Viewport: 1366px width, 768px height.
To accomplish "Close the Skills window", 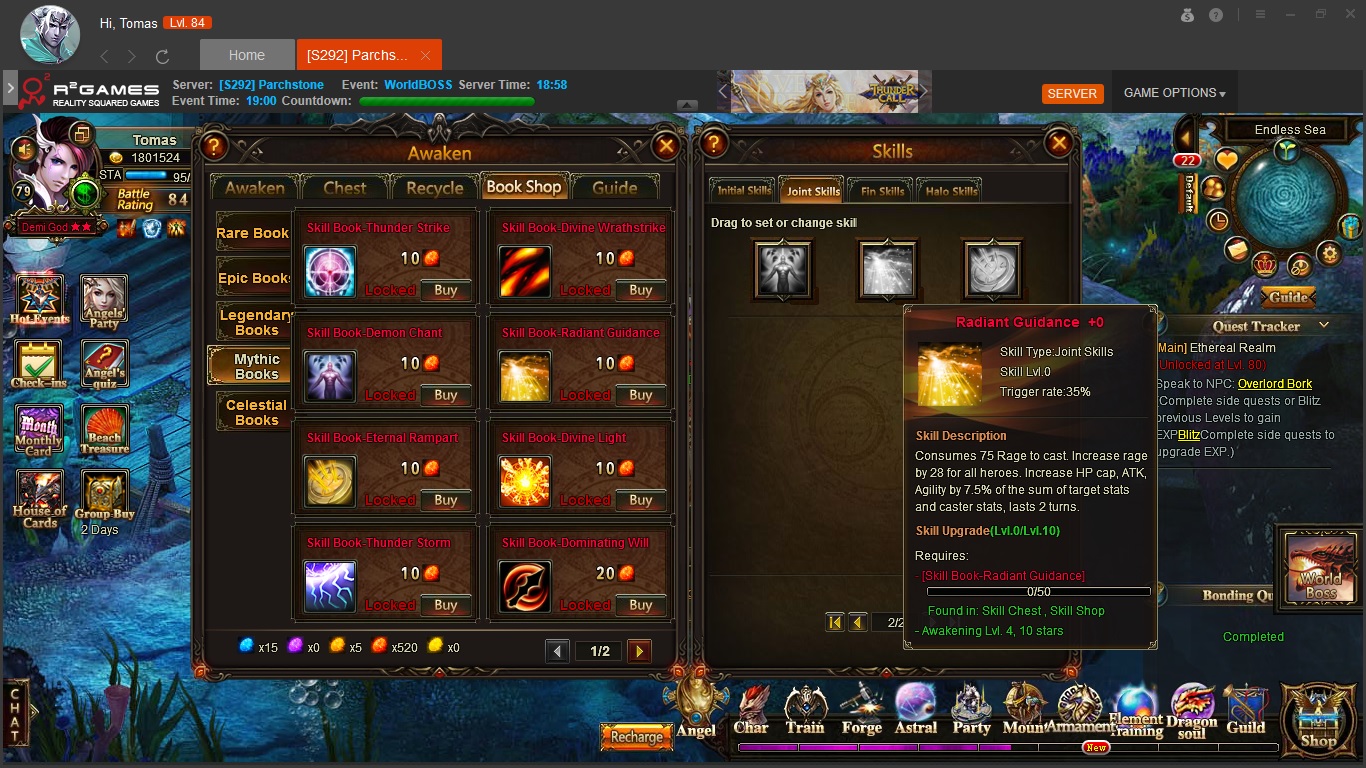I will [1058, 145].
